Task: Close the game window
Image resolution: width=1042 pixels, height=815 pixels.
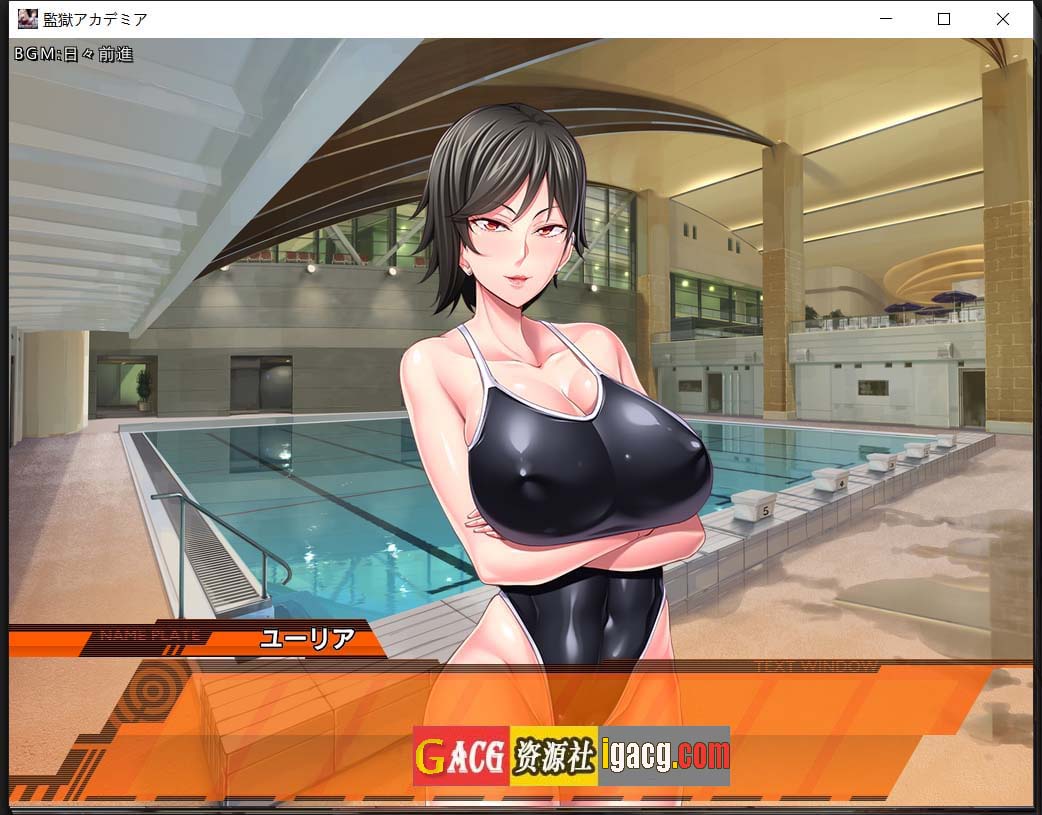Action: 1002,19
